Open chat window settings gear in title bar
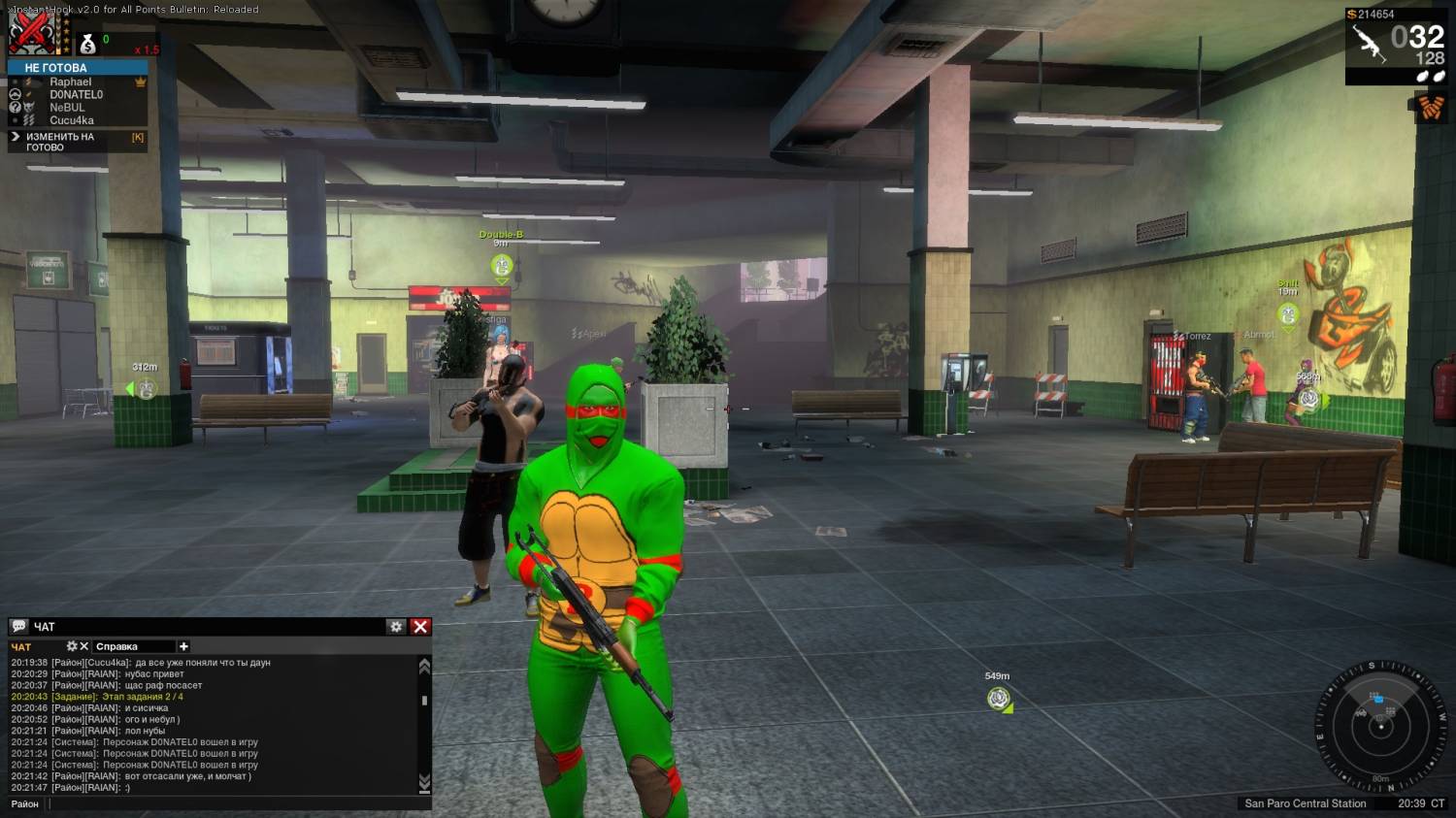 click(396, 627)
